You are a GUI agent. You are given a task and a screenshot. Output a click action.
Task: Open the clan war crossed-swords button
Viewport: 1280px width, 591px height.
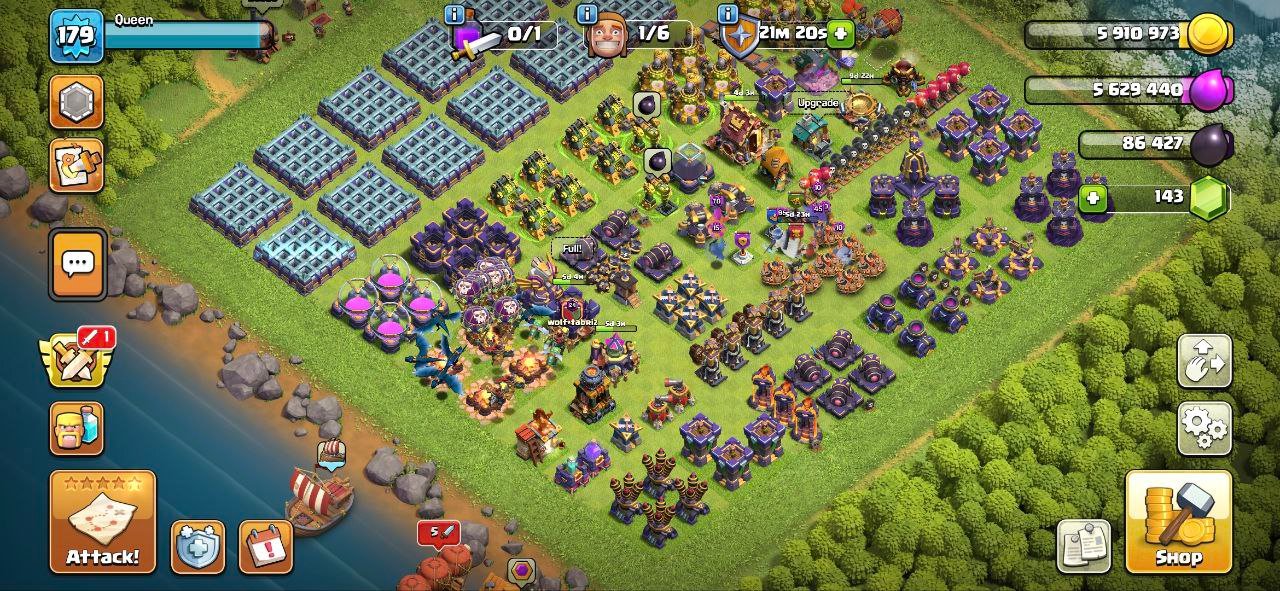point(75,360)
